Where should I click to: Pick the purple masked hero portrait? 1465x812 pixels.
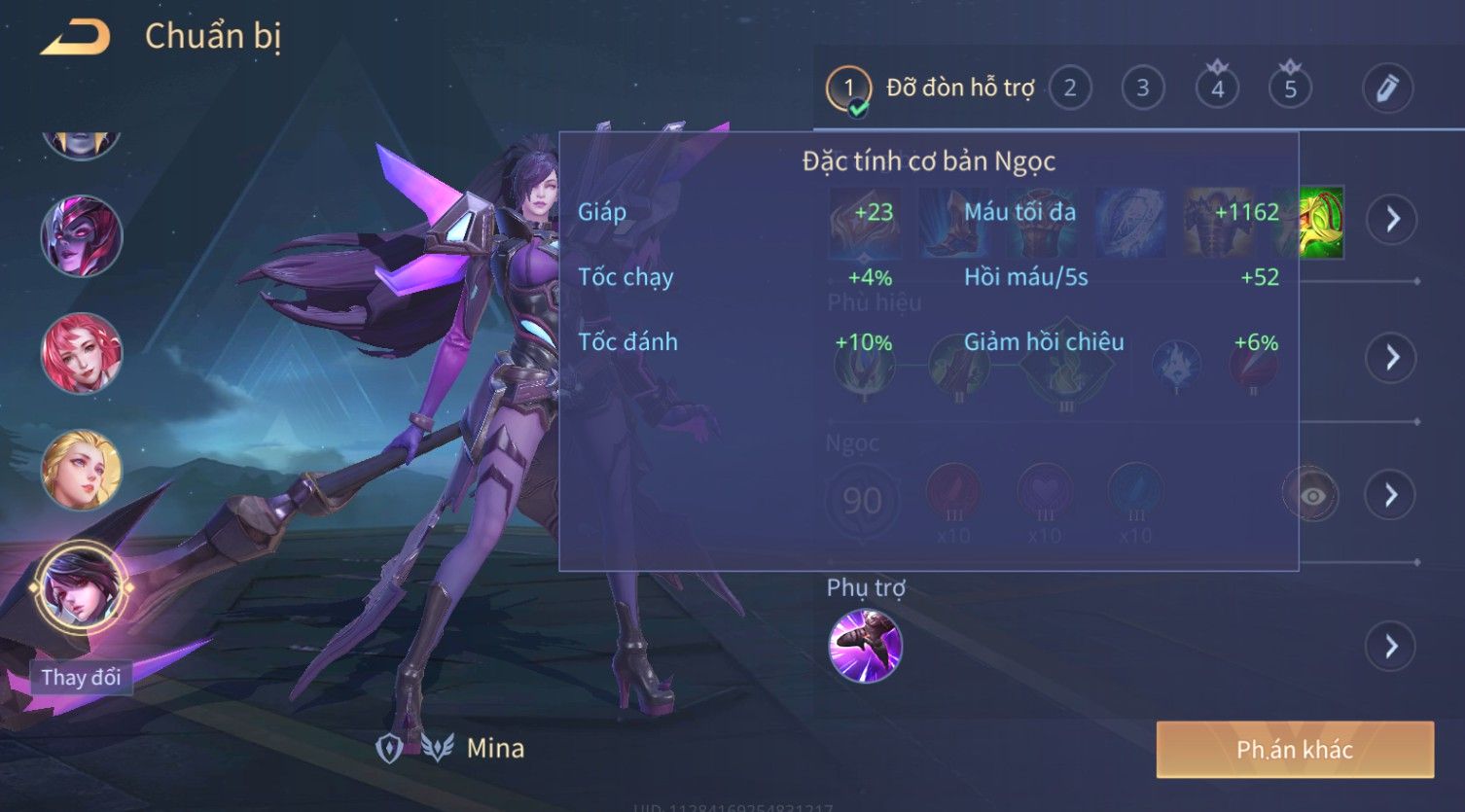click(82, 236)
